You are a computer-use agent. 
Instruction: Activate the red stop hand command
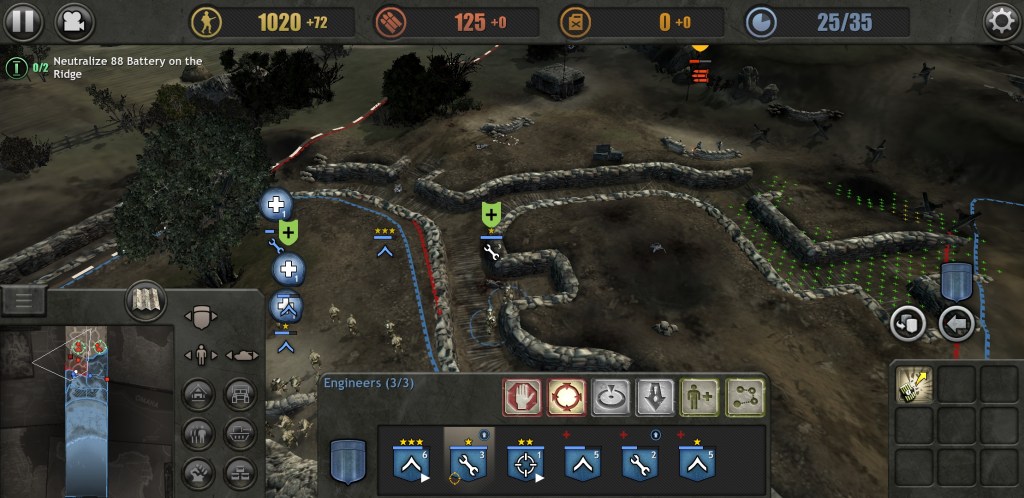point(521,395)
